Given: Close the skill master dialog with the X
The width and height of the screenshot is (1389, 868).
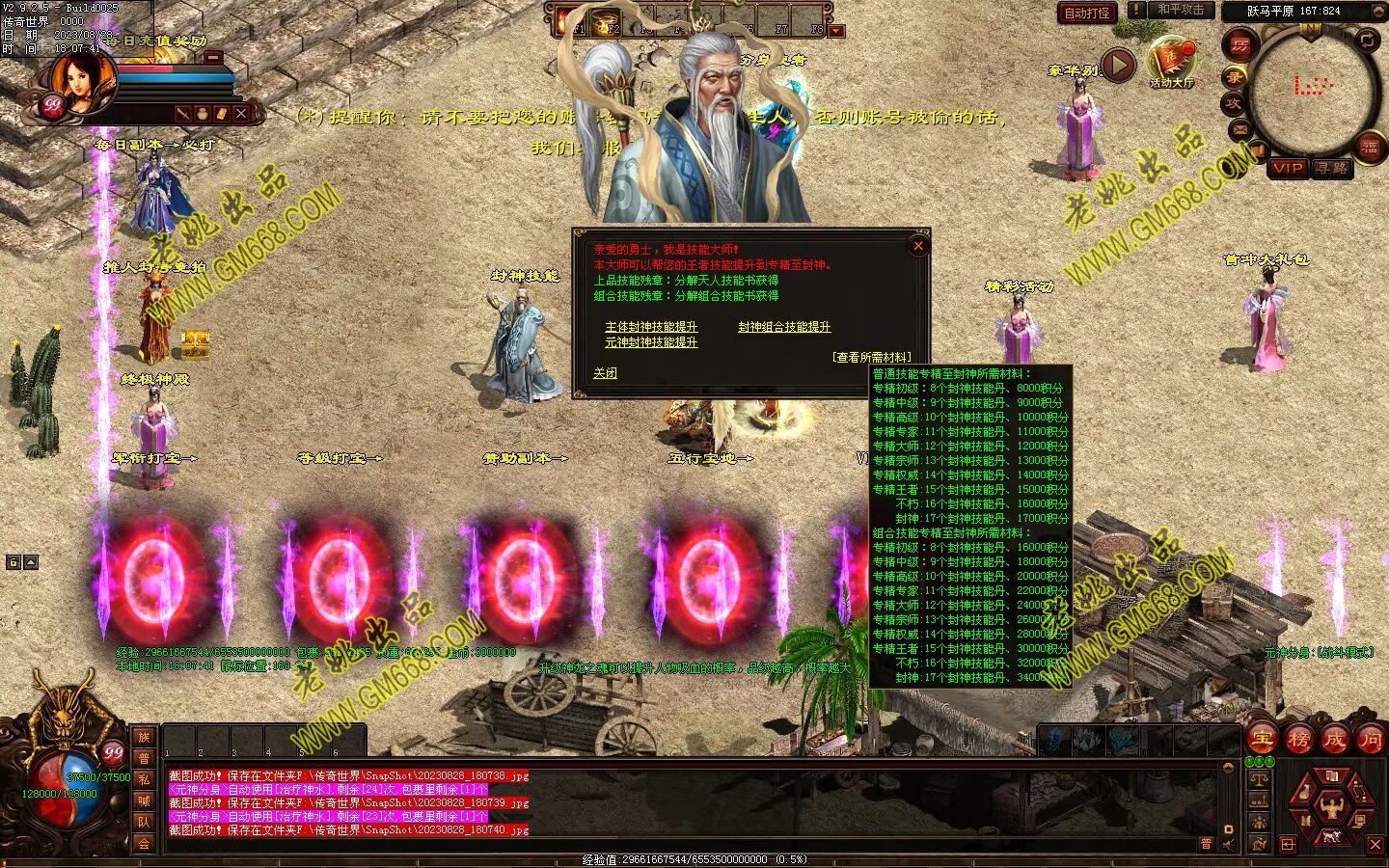Looking at the screenshot, I should (x=918, y=246).
